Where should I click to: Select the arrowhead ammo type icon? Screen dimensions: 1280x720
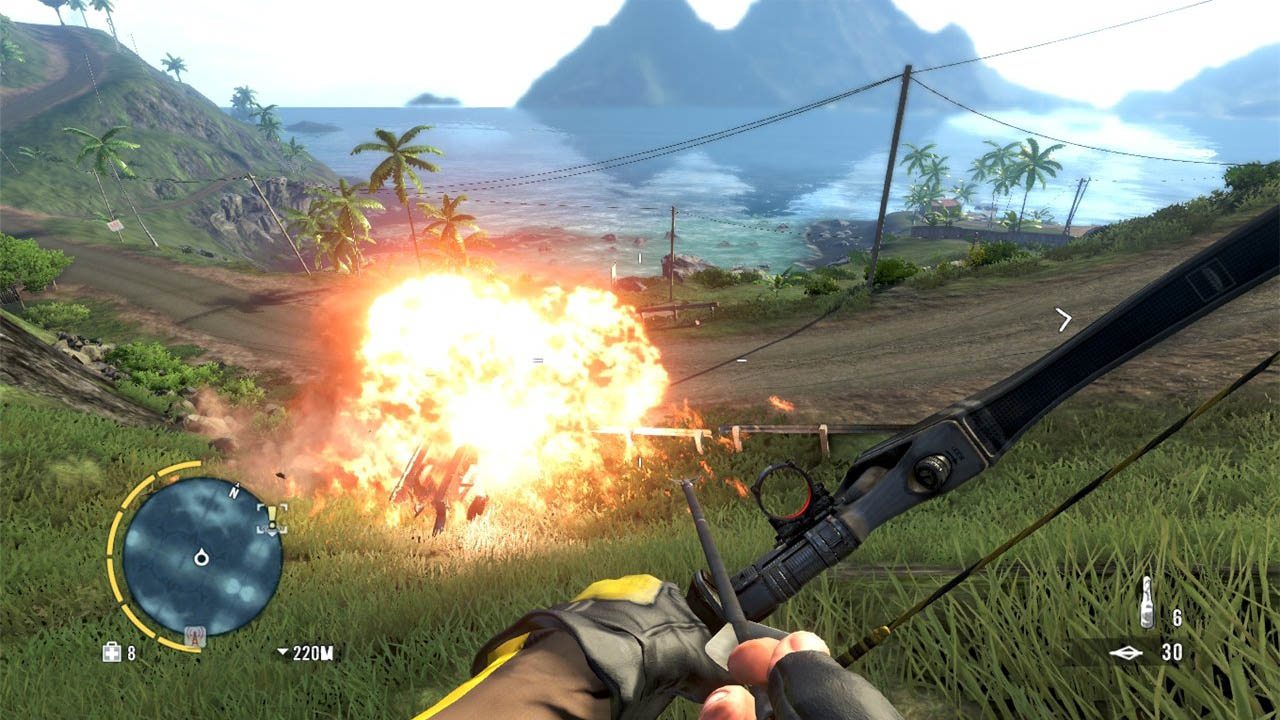pyautogui.click(x=1125, y=653)
